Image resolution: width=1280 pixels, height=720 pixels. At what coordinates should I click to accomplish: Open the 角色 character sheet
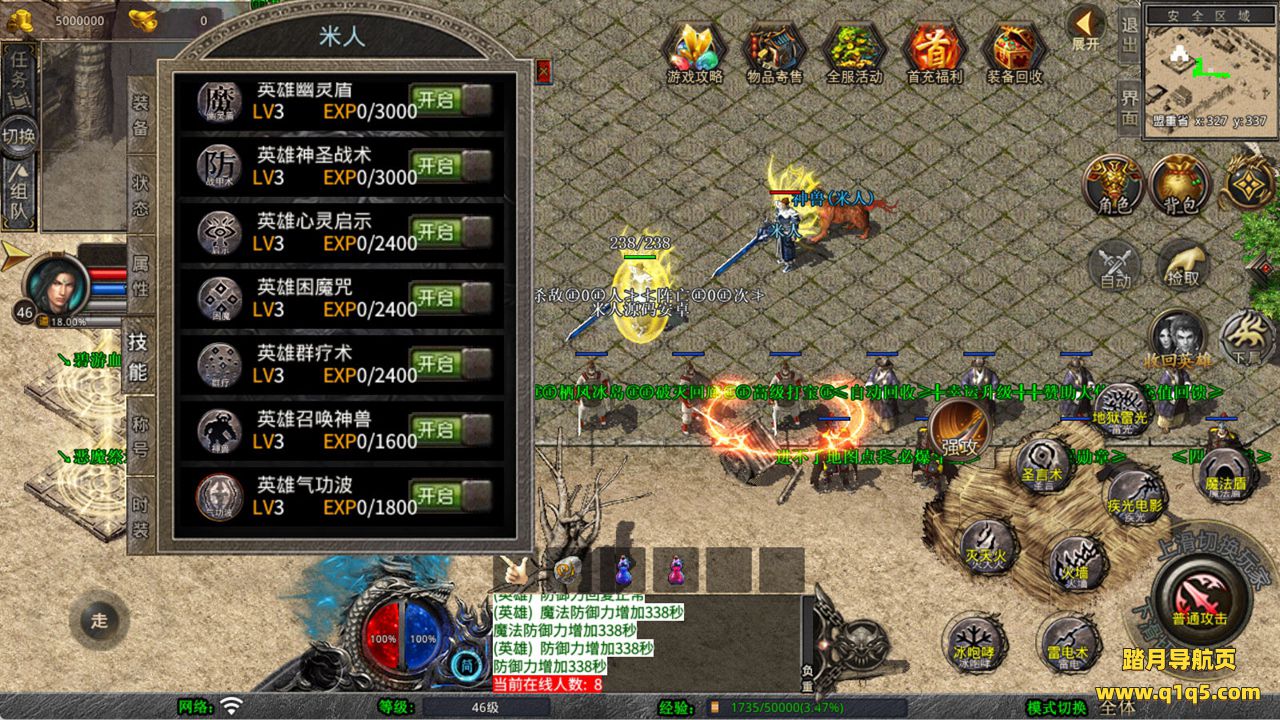(1114, 186)
